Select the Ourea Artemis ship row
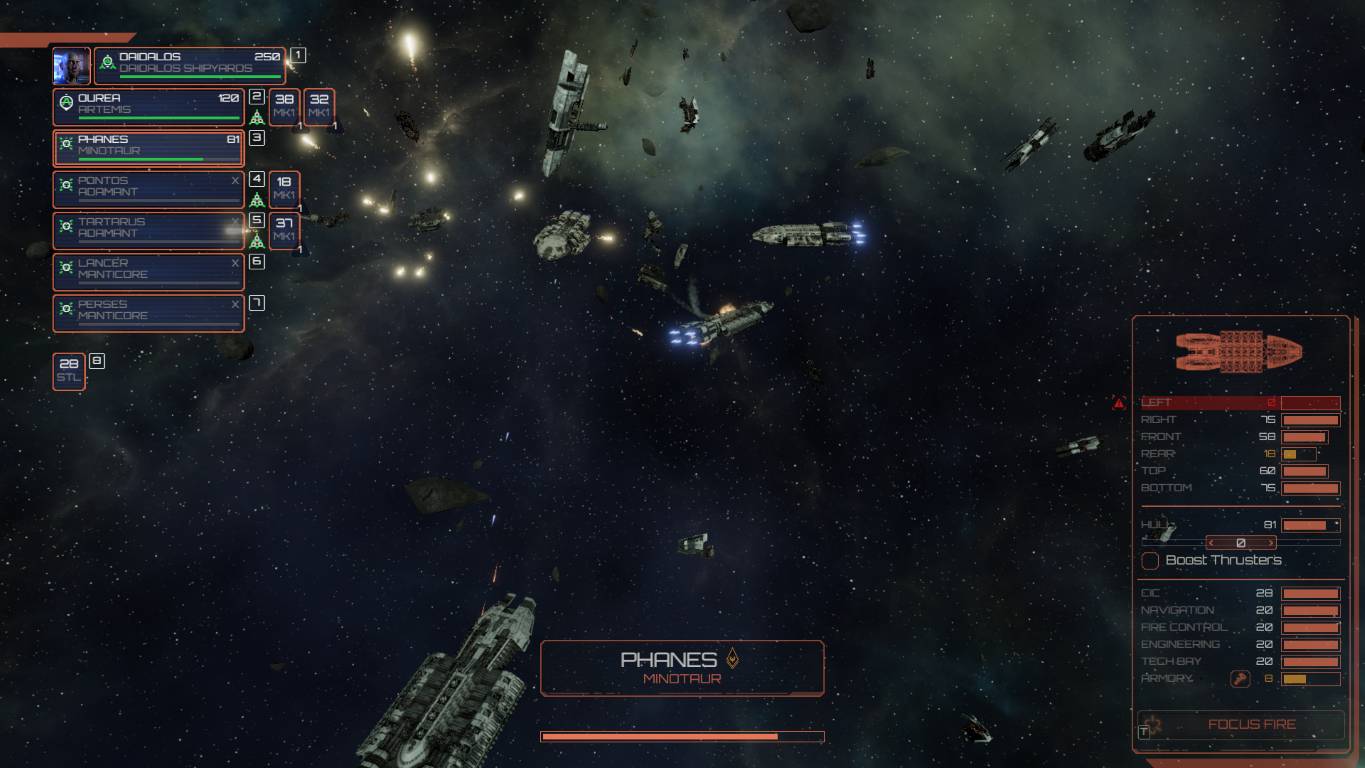Screen dimensions: 1365x768 (x=149, y=107)
